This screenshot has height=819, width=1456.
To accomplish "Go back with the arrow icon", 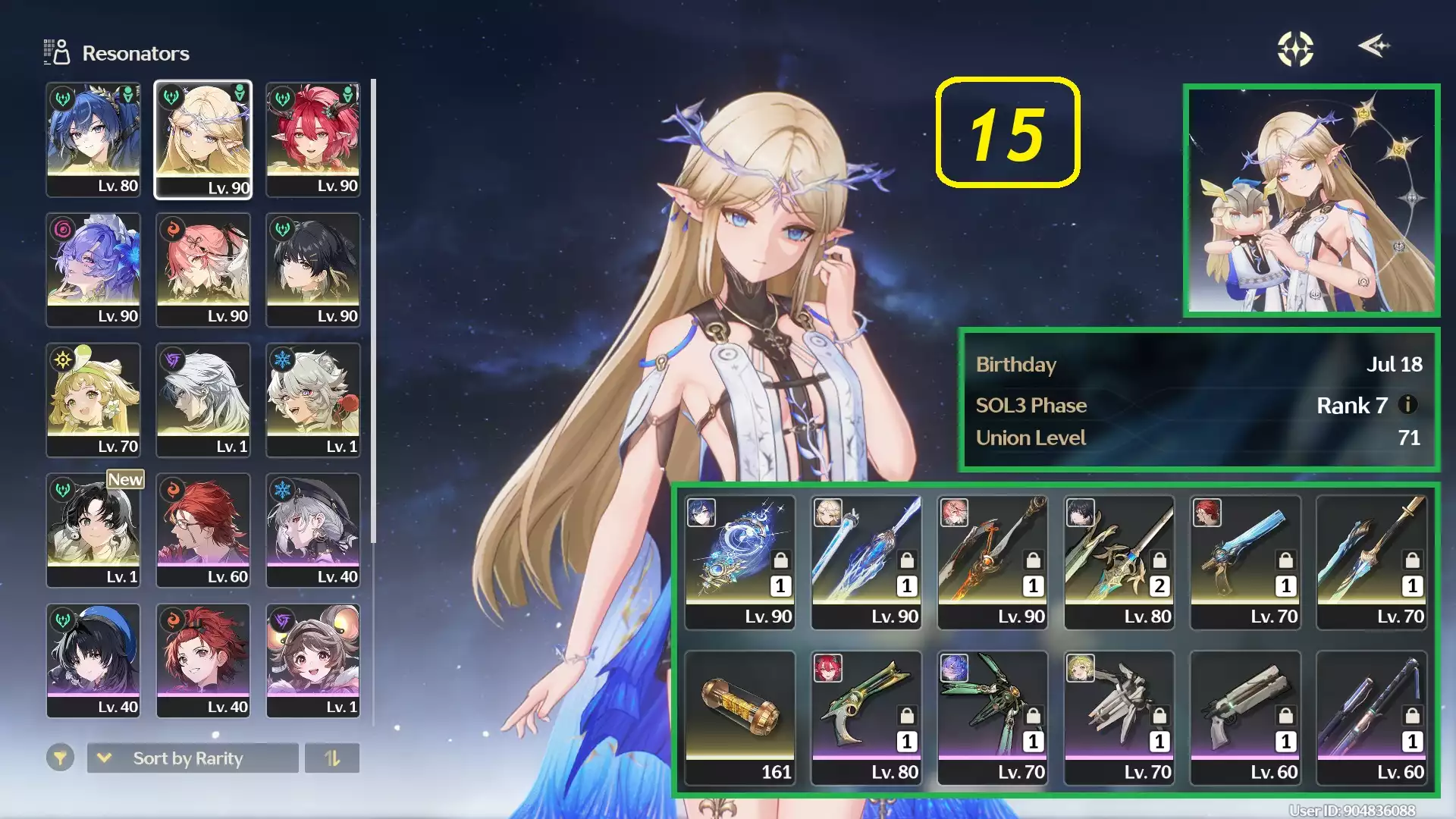I will point(1373,47).
